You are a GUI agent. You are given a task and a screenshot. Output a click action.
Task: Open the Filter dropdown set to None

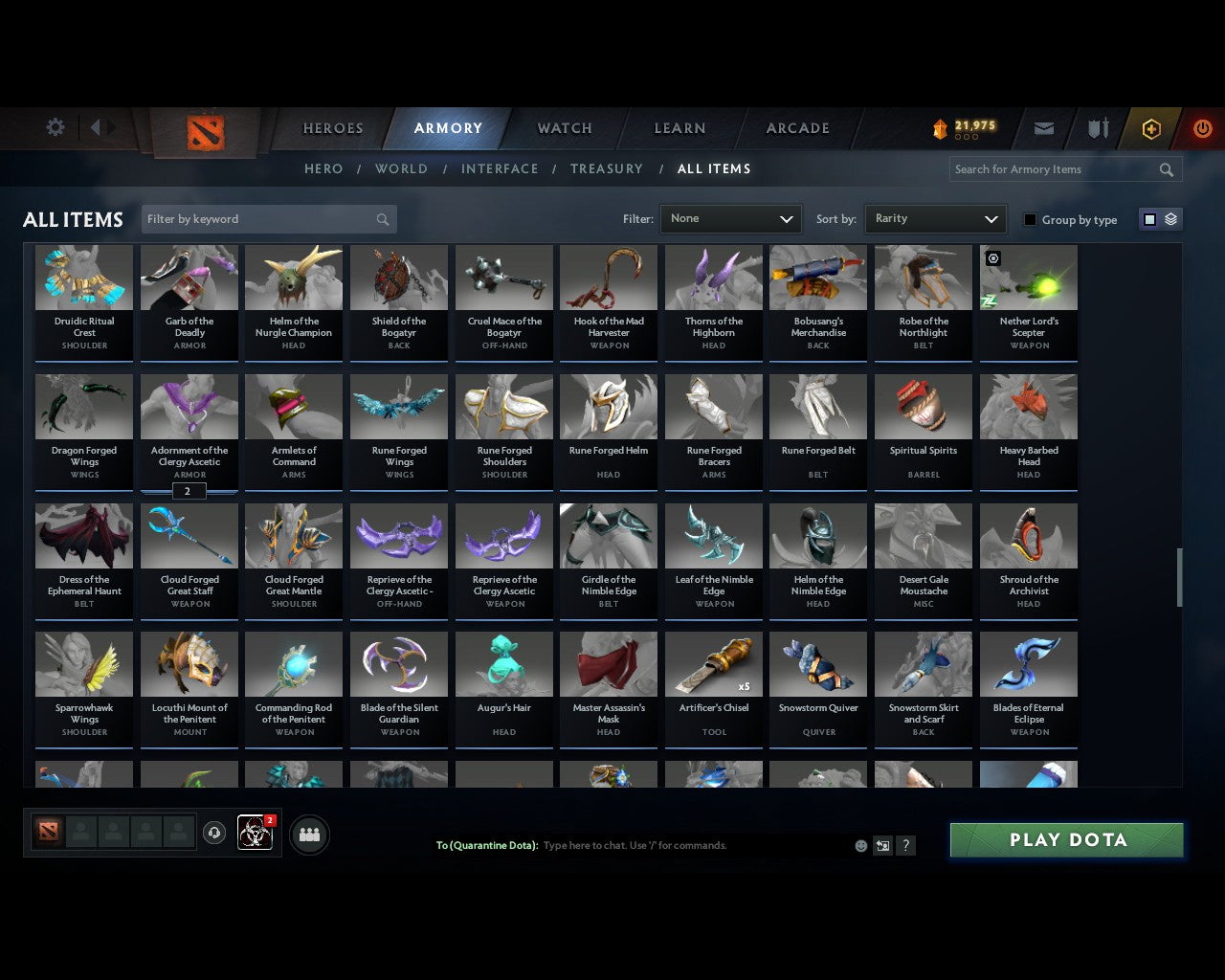pyautogui.click(x=730, y=219)
